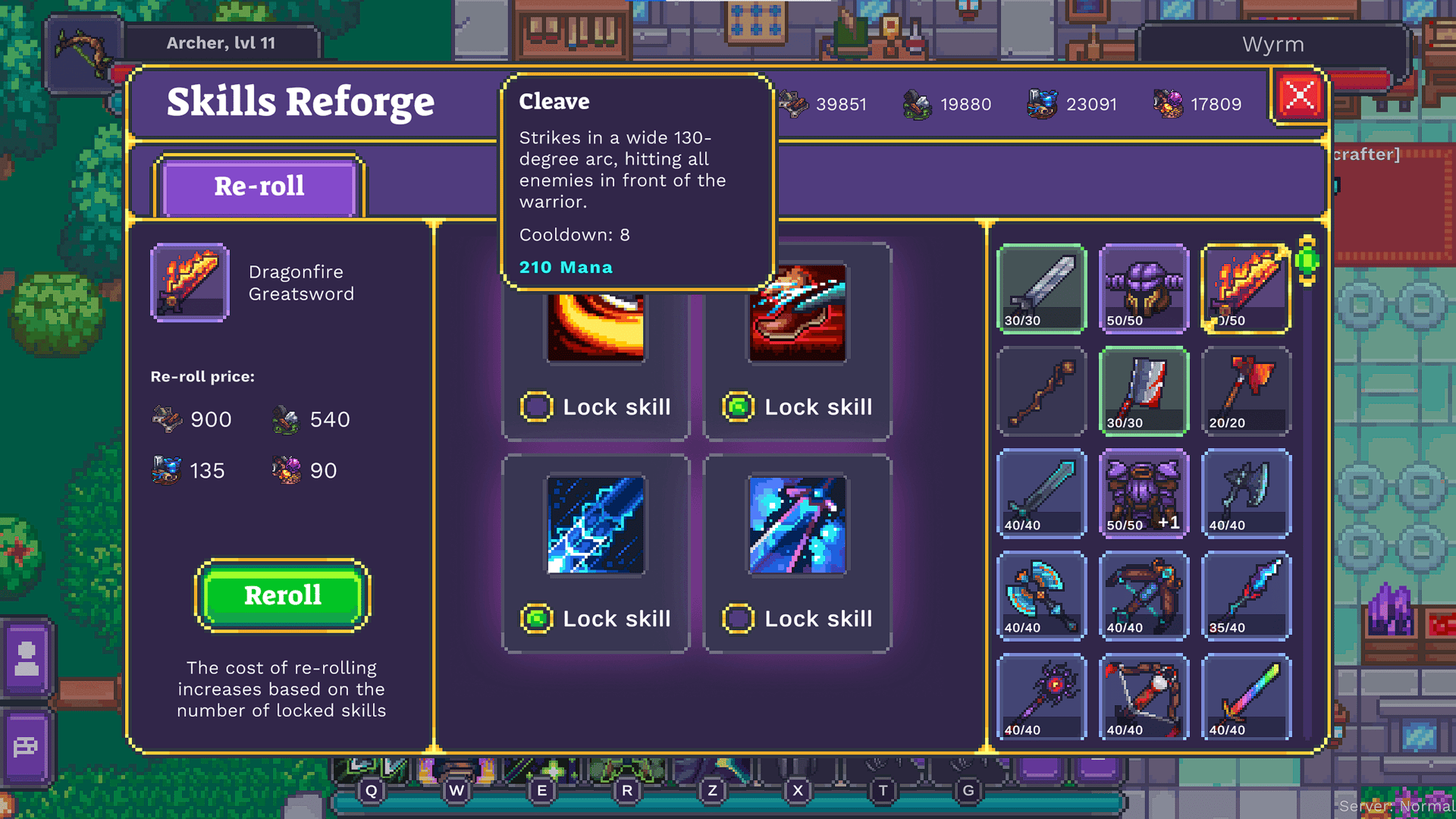1456x819 pixels.
Task: Click the fiery arc skill icon
Action: click(x=595, y=326)
